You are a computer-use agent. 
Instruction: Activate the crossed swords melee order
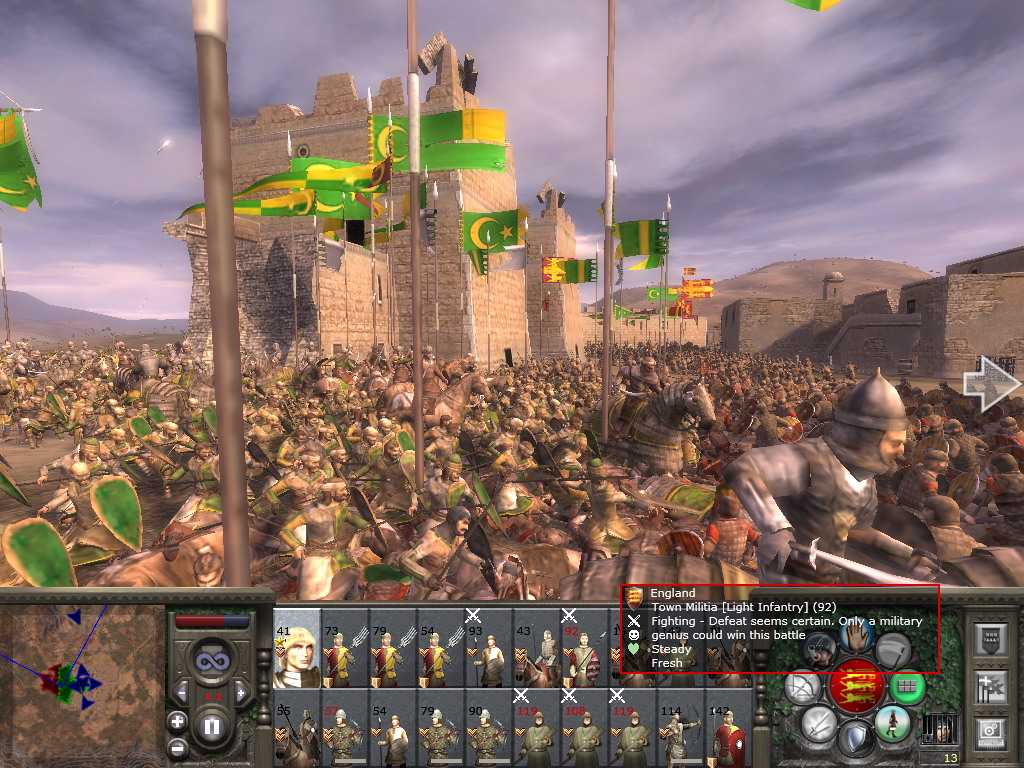point(820,722)
